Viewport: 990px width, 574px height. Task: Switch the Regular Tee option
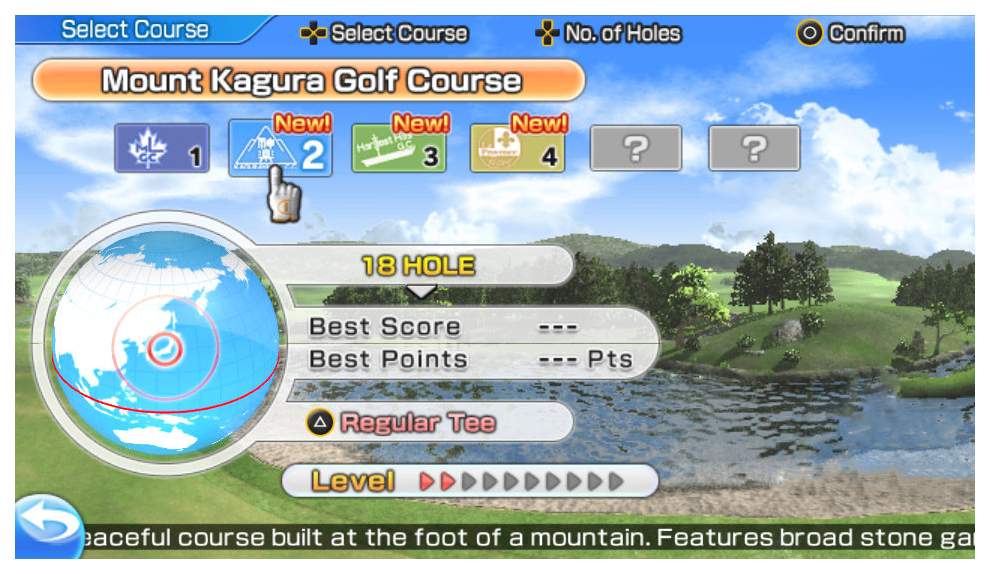click(402, 422)
